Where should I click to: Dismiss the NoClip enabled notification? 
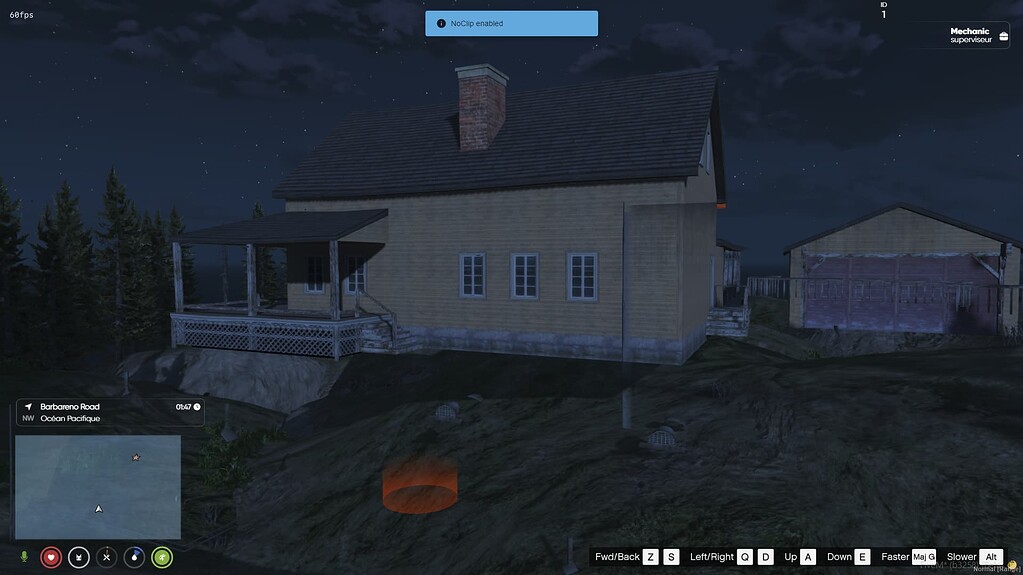[511, 23]
